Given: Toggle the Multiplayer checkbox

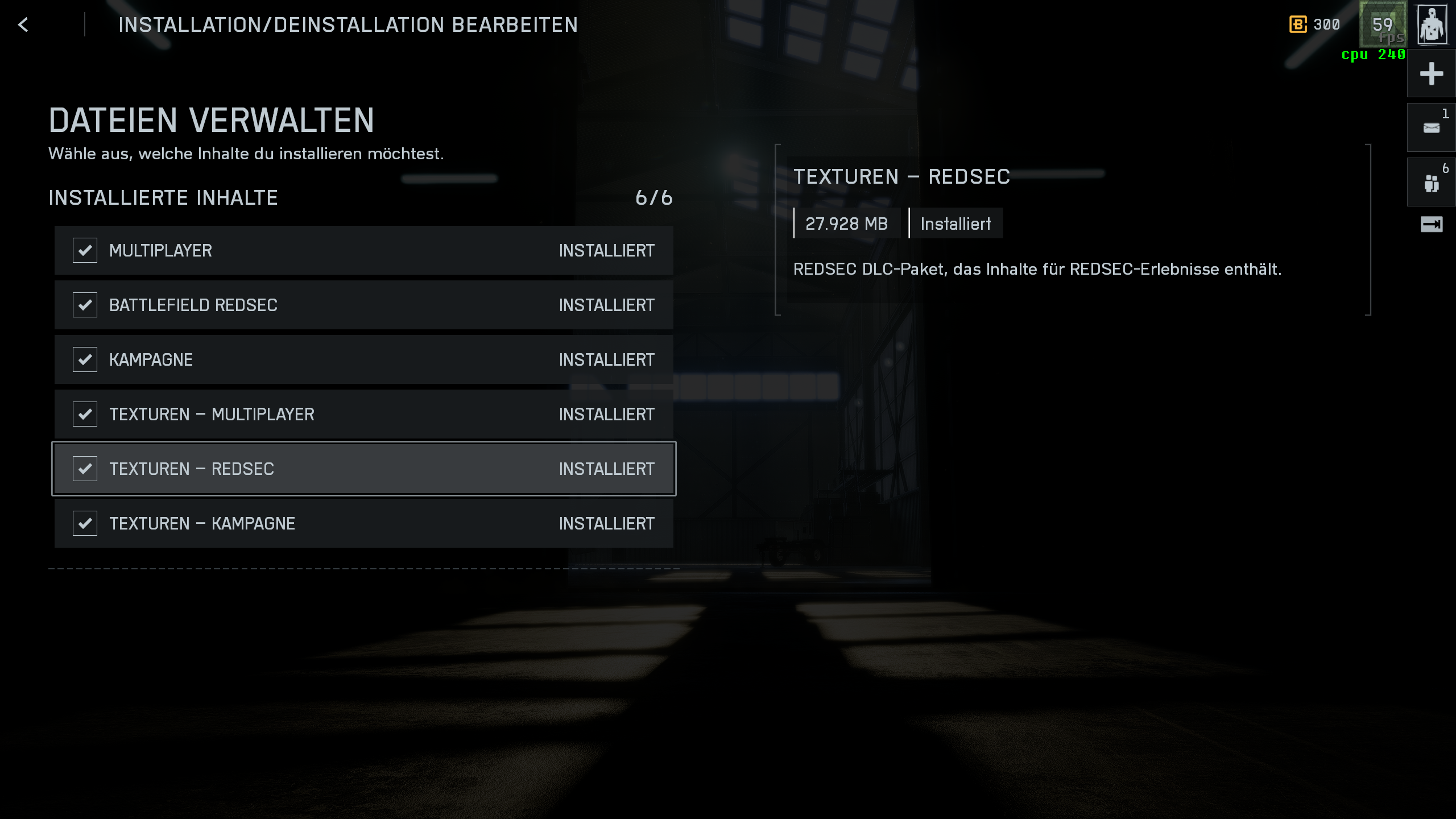Looking at the screenshot, I should point(85,250).
